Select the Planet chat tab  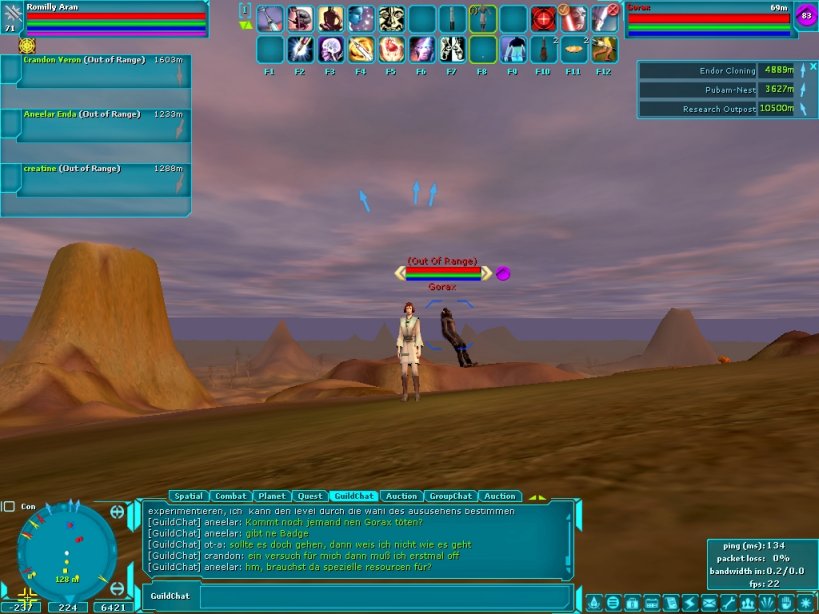pos(271,496)
